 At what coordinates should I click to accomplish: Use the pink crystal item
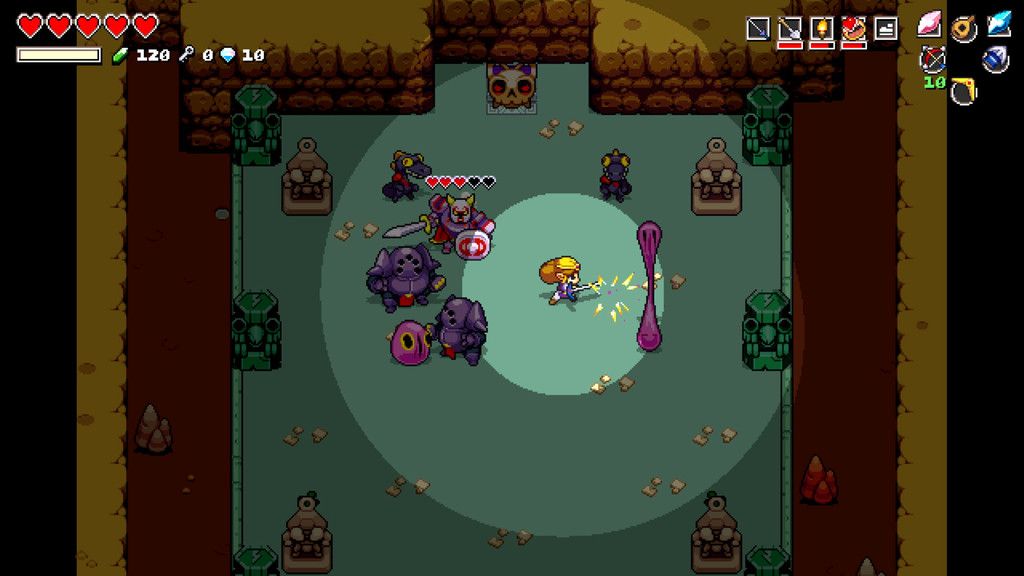click(x=931, y=25)
